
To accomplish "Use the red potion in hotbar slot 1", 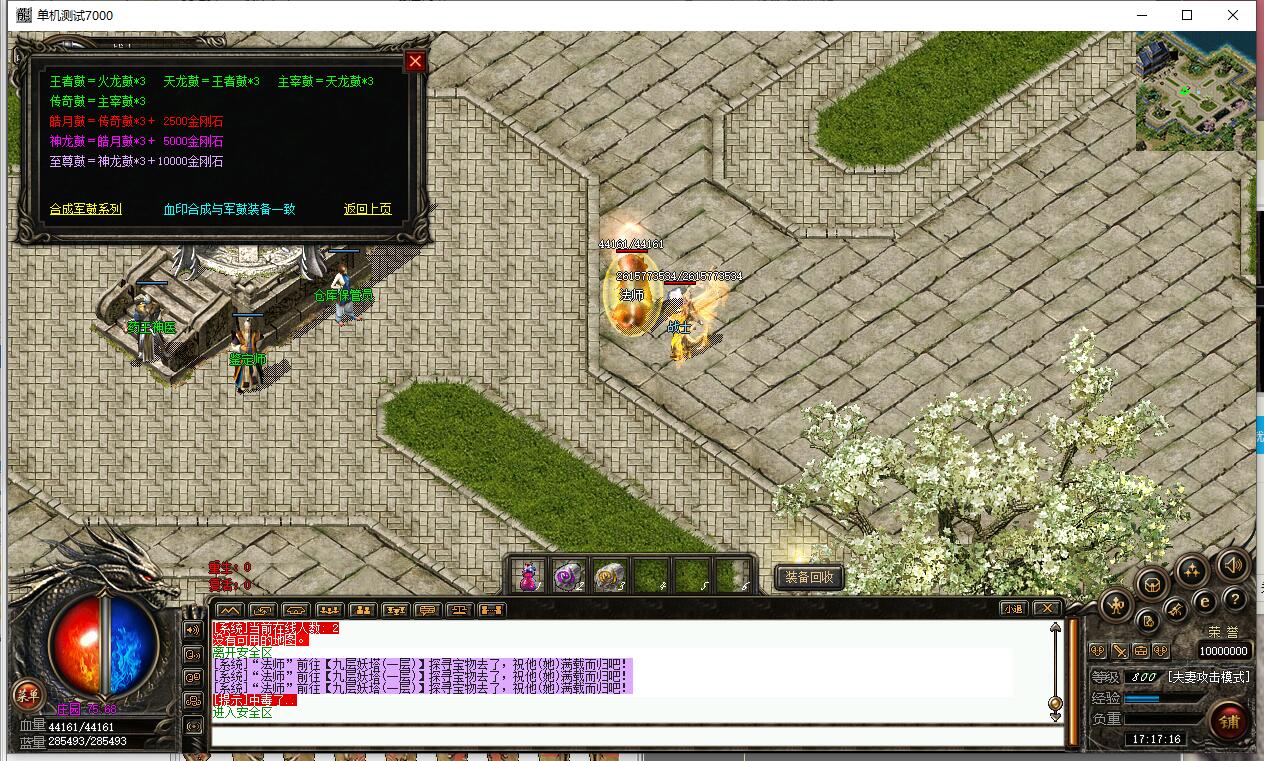I will click(528, 576).
